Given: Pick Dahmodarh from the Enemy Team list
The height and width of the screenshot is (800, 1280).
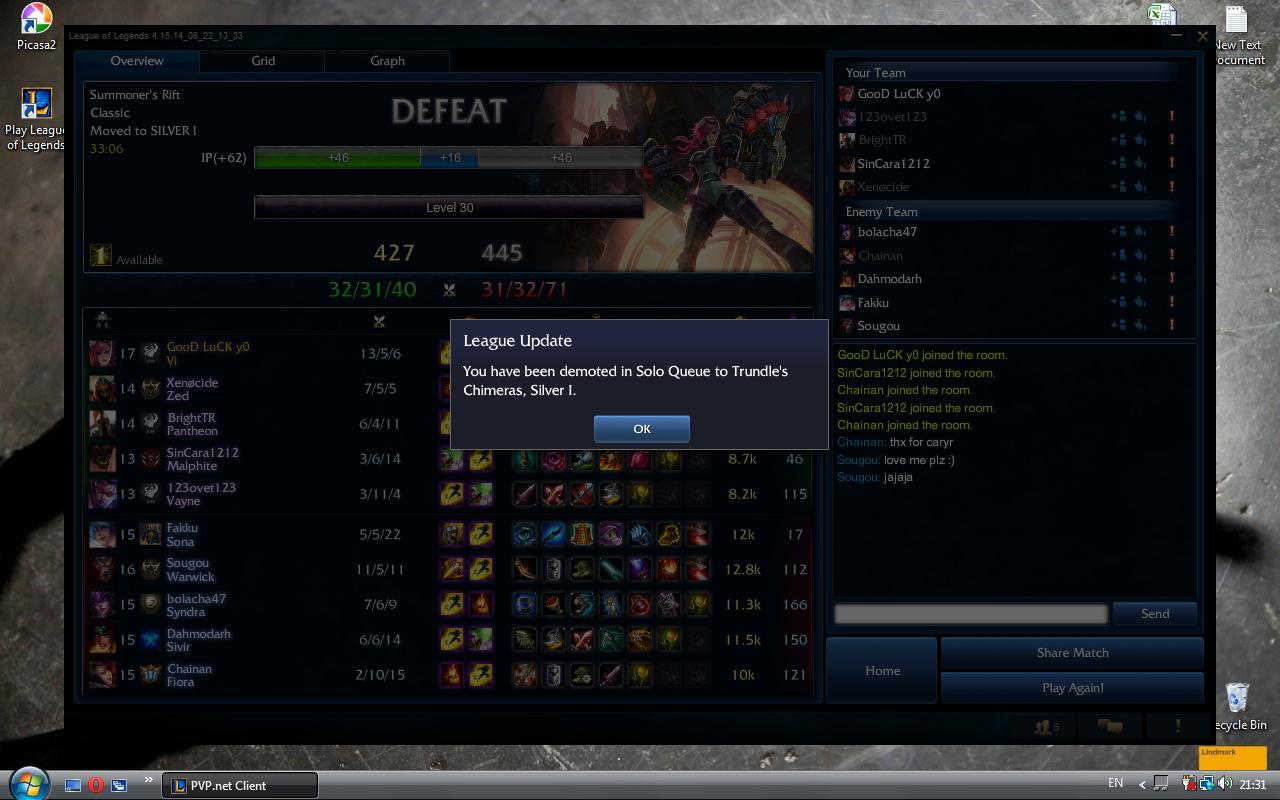Looking at the screenshot, I should coord(889,279).
